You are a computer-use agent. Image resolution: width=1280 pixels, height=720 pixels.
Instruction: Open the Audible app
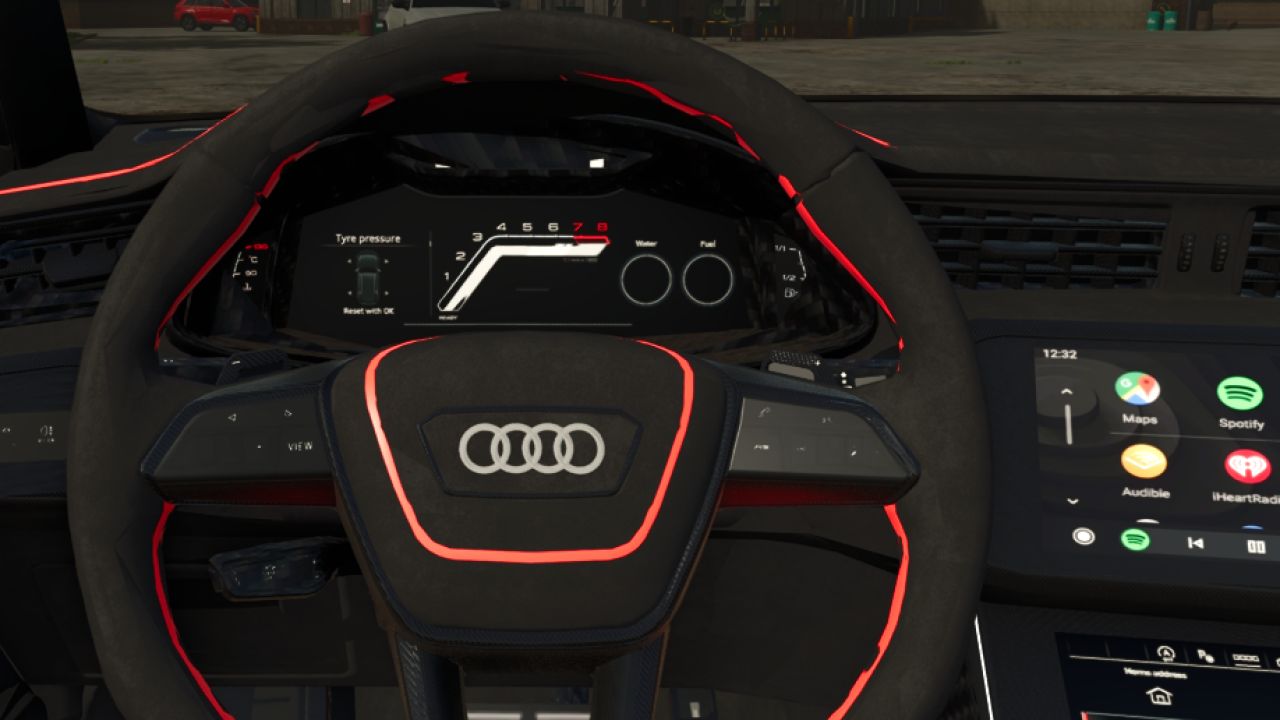tap(1142, 464)
